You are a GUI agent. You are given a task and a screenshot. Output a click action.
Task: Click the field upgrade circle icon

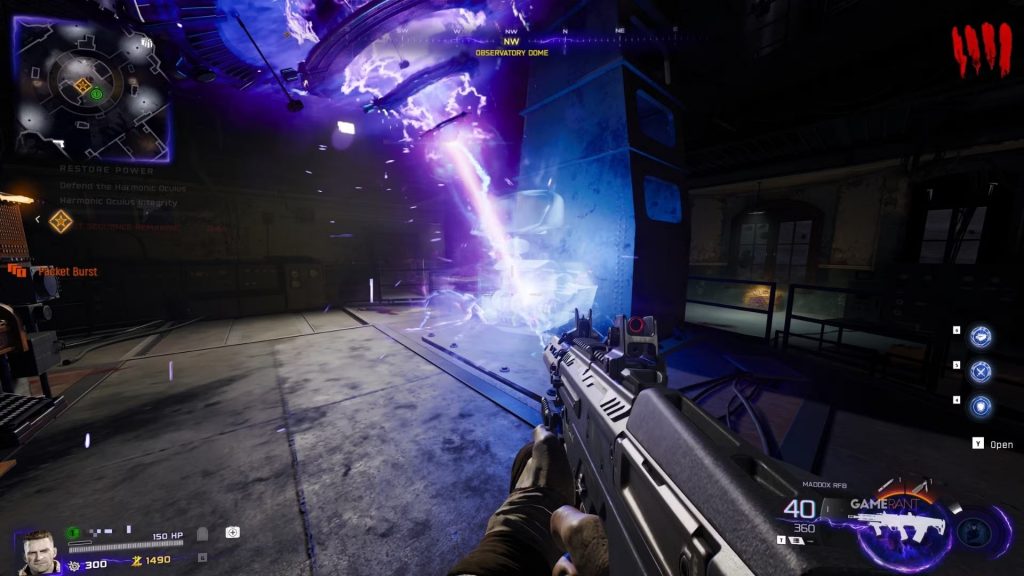(974, 531)
